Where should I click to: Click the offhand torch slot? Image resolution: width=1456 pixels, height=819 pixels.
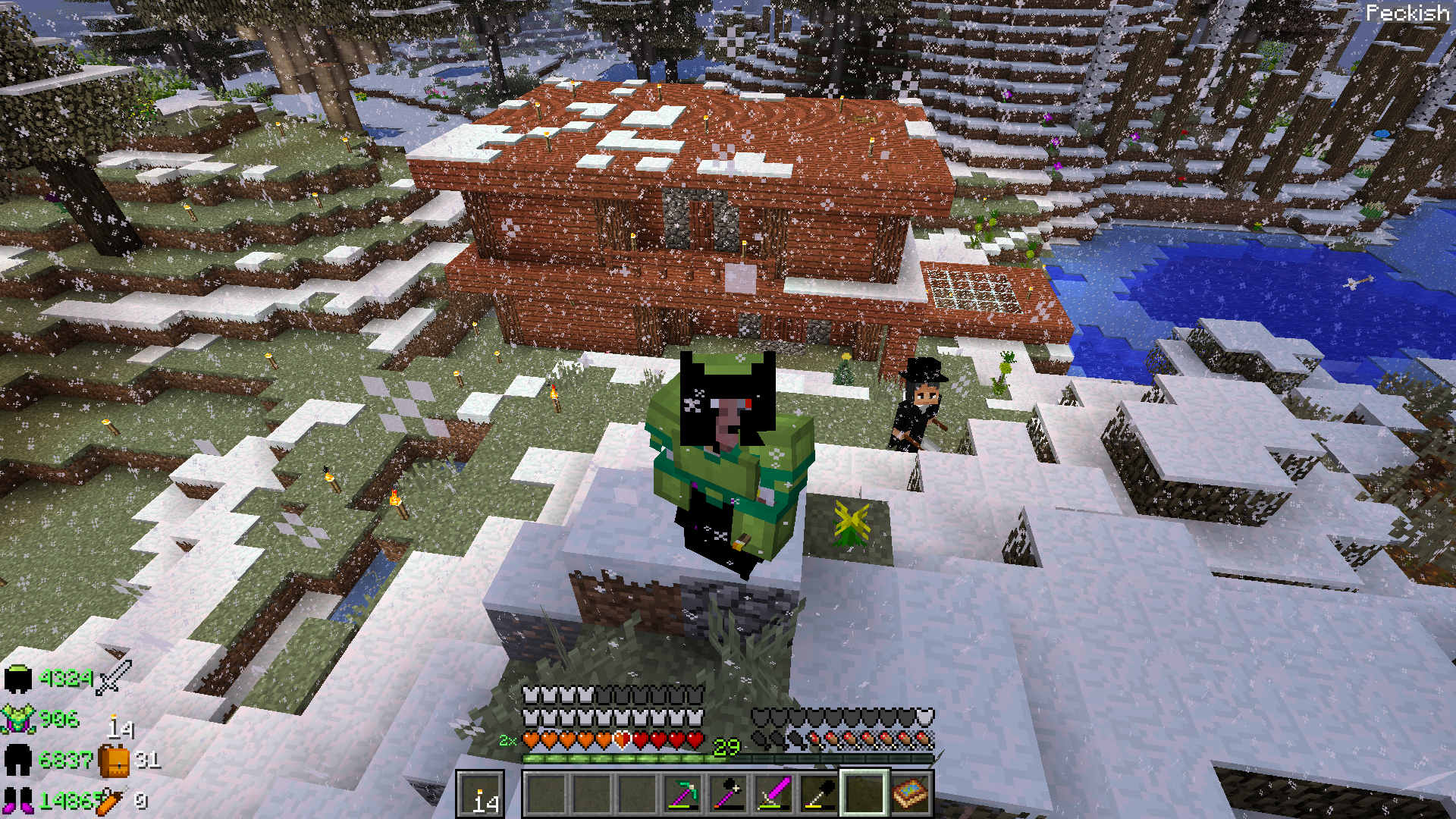pos(481,795)
